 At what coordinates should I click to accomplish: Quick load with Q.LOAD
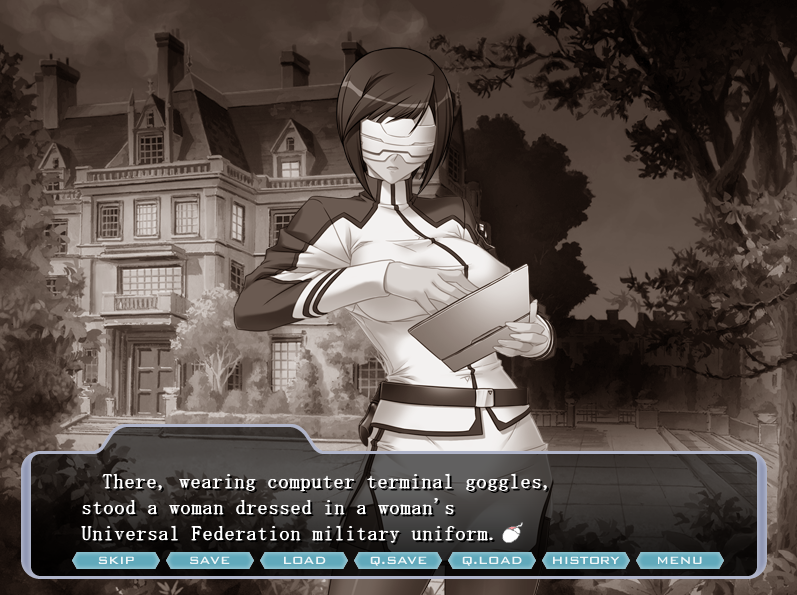[492, 560]
